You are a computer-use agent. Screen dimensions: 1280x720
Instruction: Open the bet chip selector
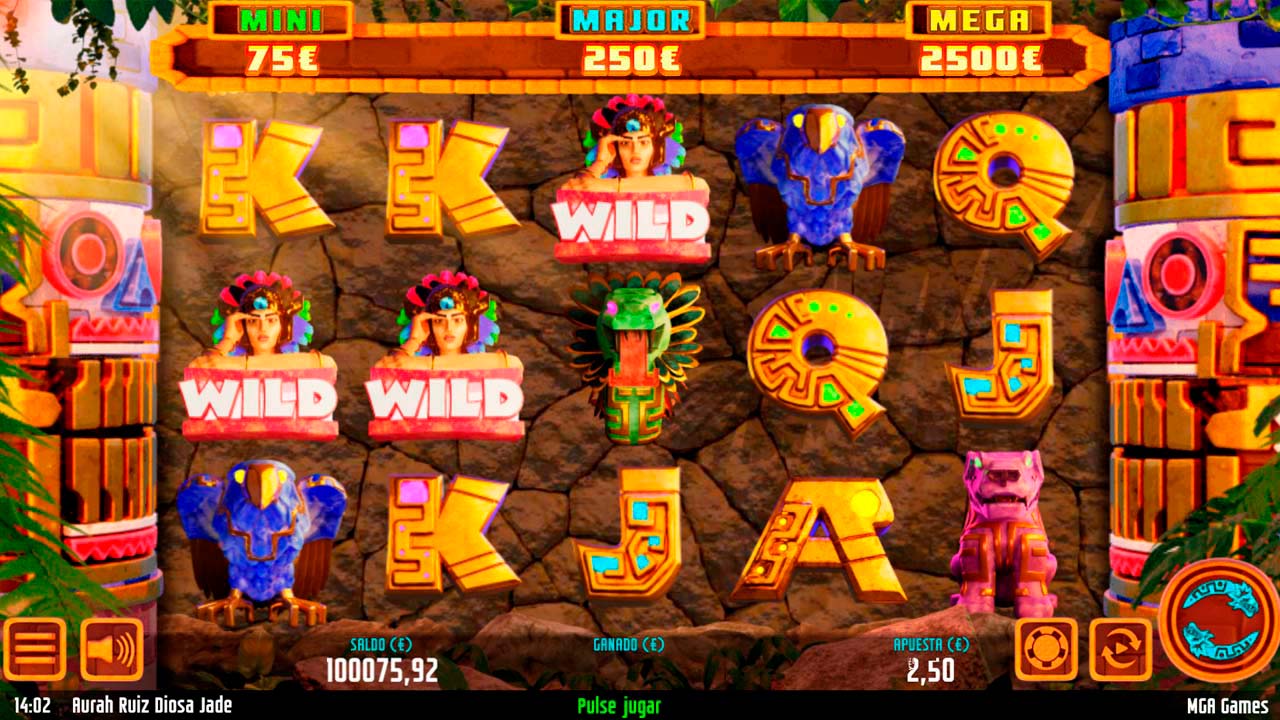point(1046,649)
